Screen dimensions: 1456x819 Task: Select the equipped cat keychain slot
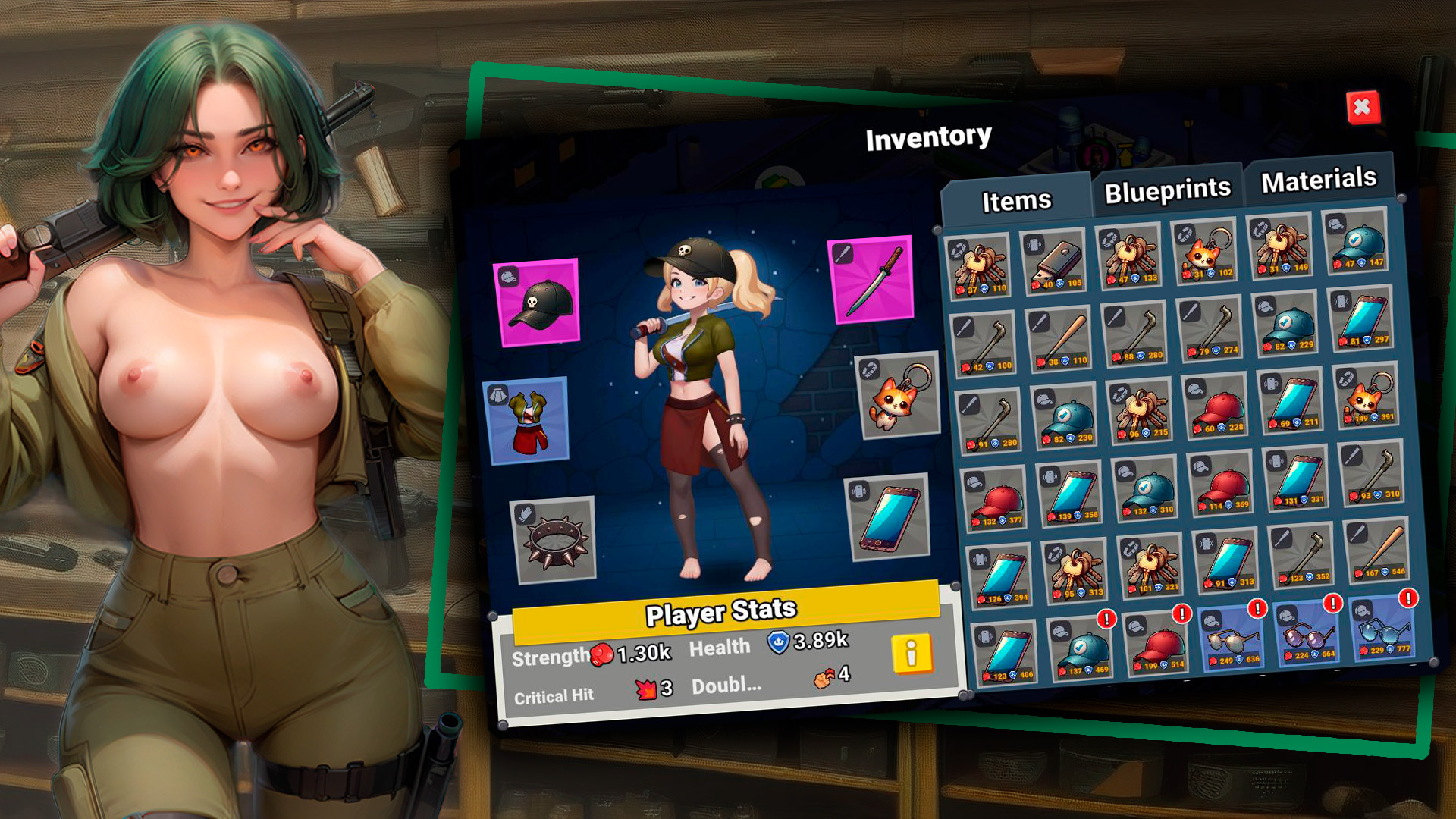[x=899, y=396]
